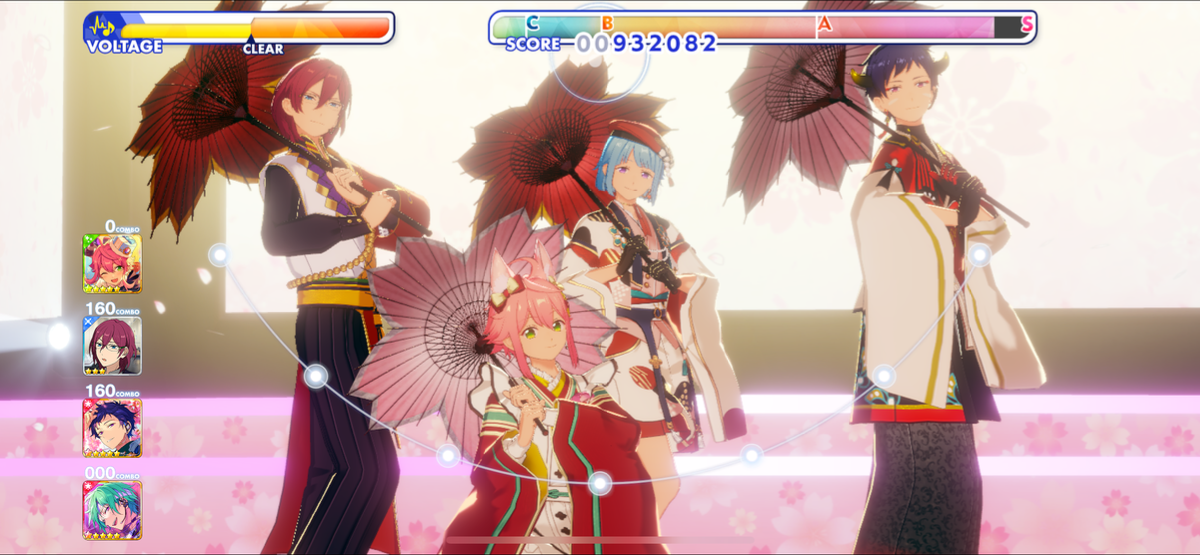
Task: Tap the right end node of the note arc
Action: tap(980, 255)
